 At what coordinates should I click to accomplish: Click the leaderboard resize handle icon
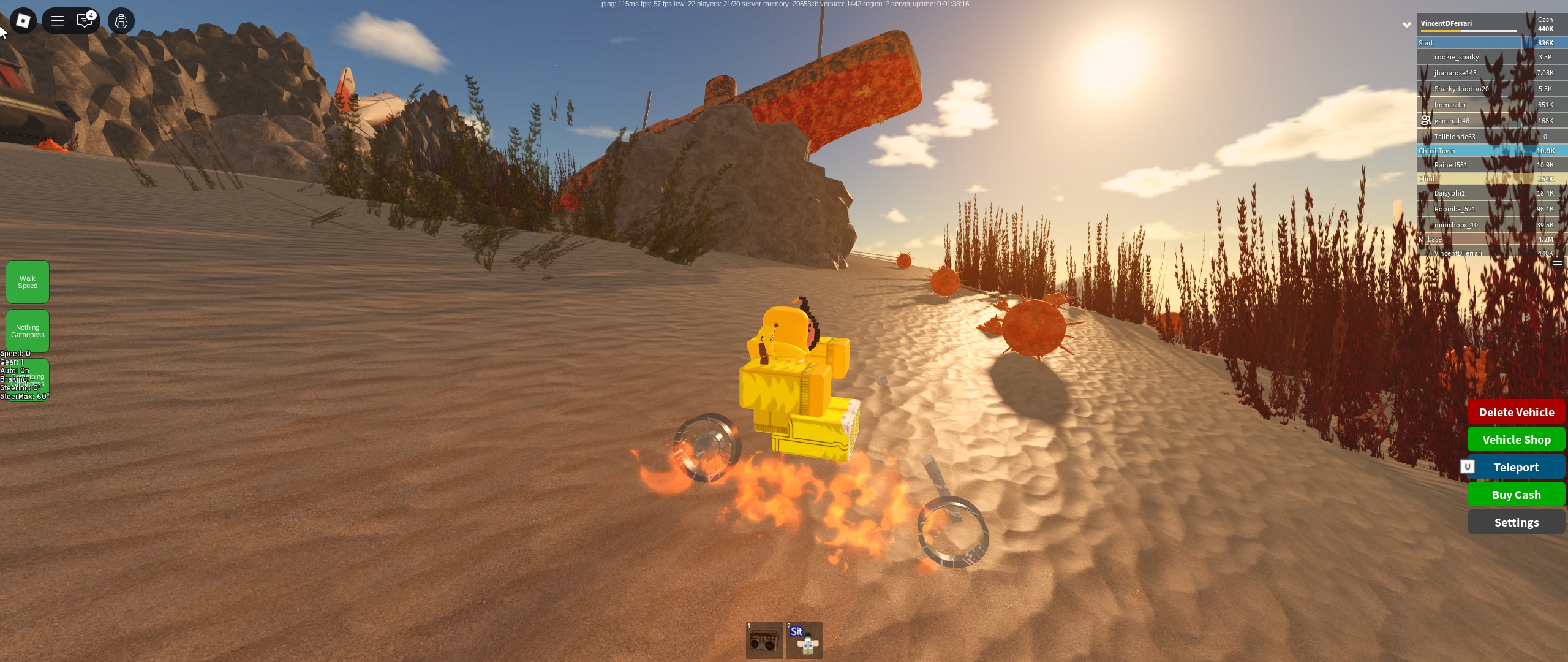point(1557,263)
